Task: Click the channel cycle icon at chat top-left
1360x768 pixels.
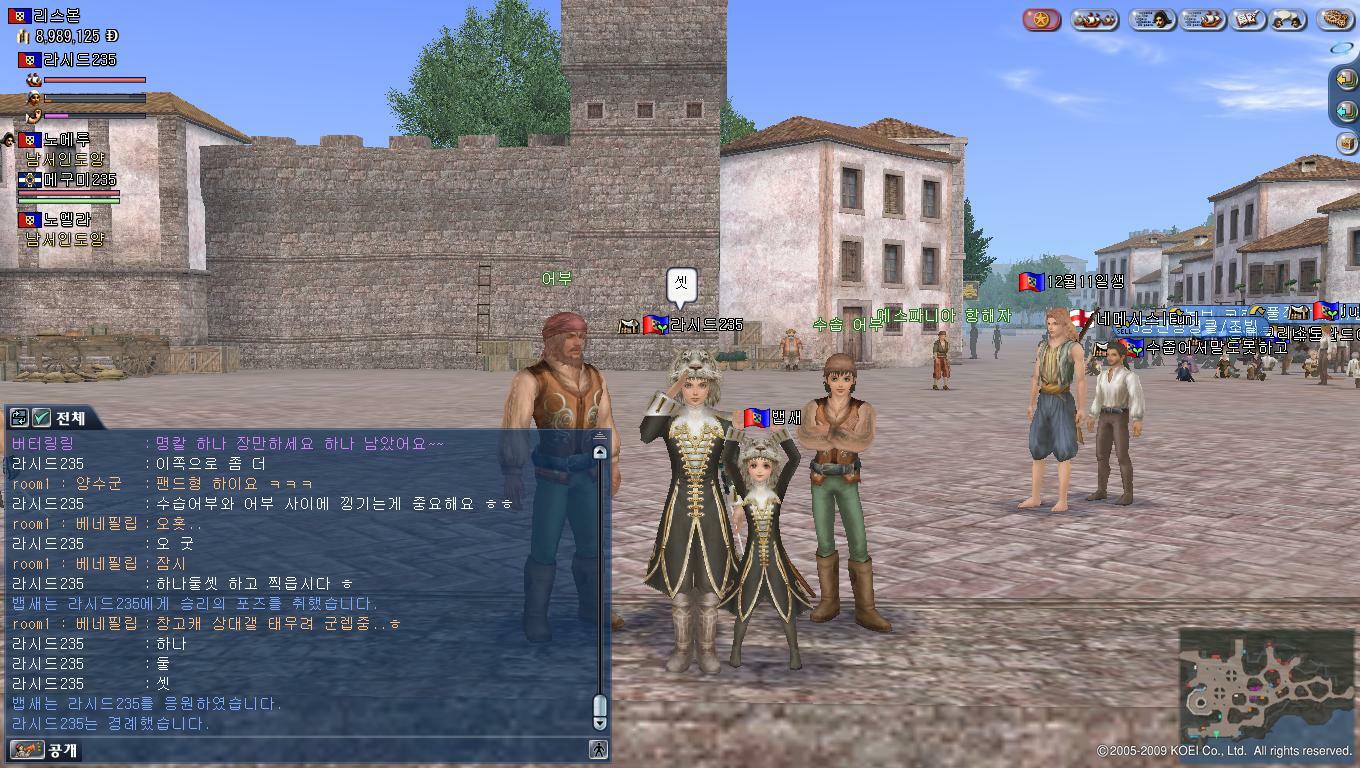Action: (x=19, y=417)
